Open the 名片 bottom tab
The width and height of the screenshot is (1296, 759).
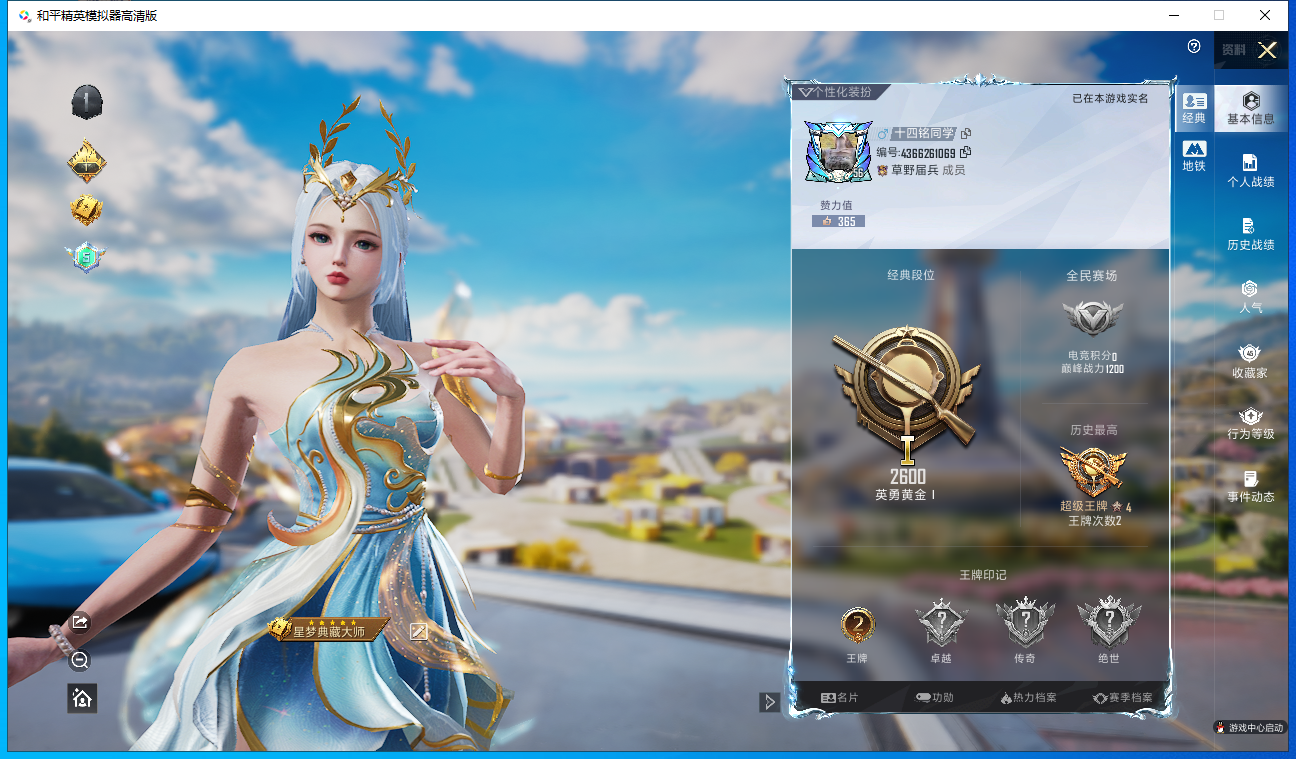840,697
